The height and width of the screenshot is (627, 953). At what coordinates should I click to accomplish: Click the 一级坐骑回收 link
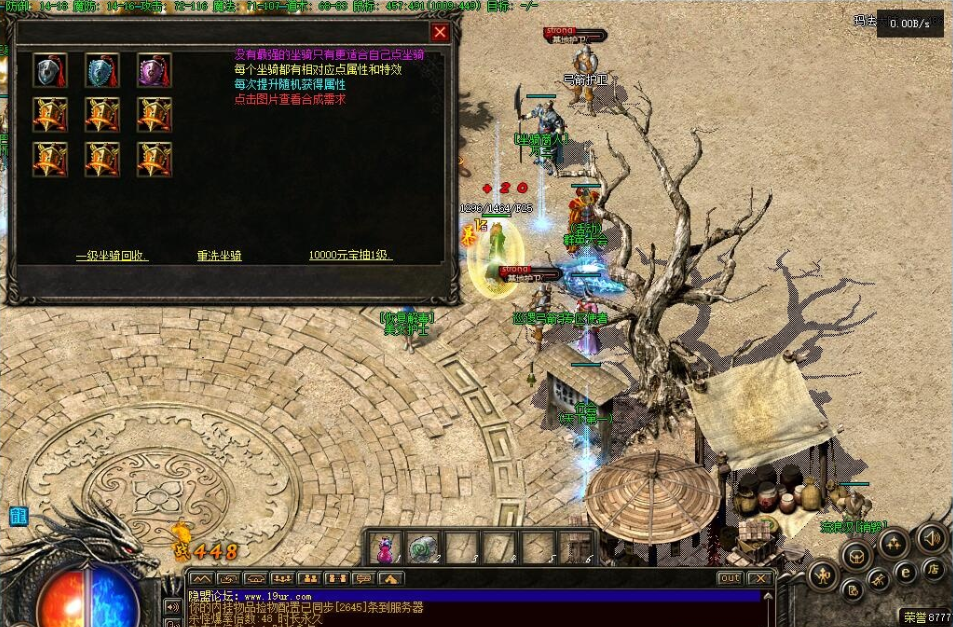pos(112,256)
